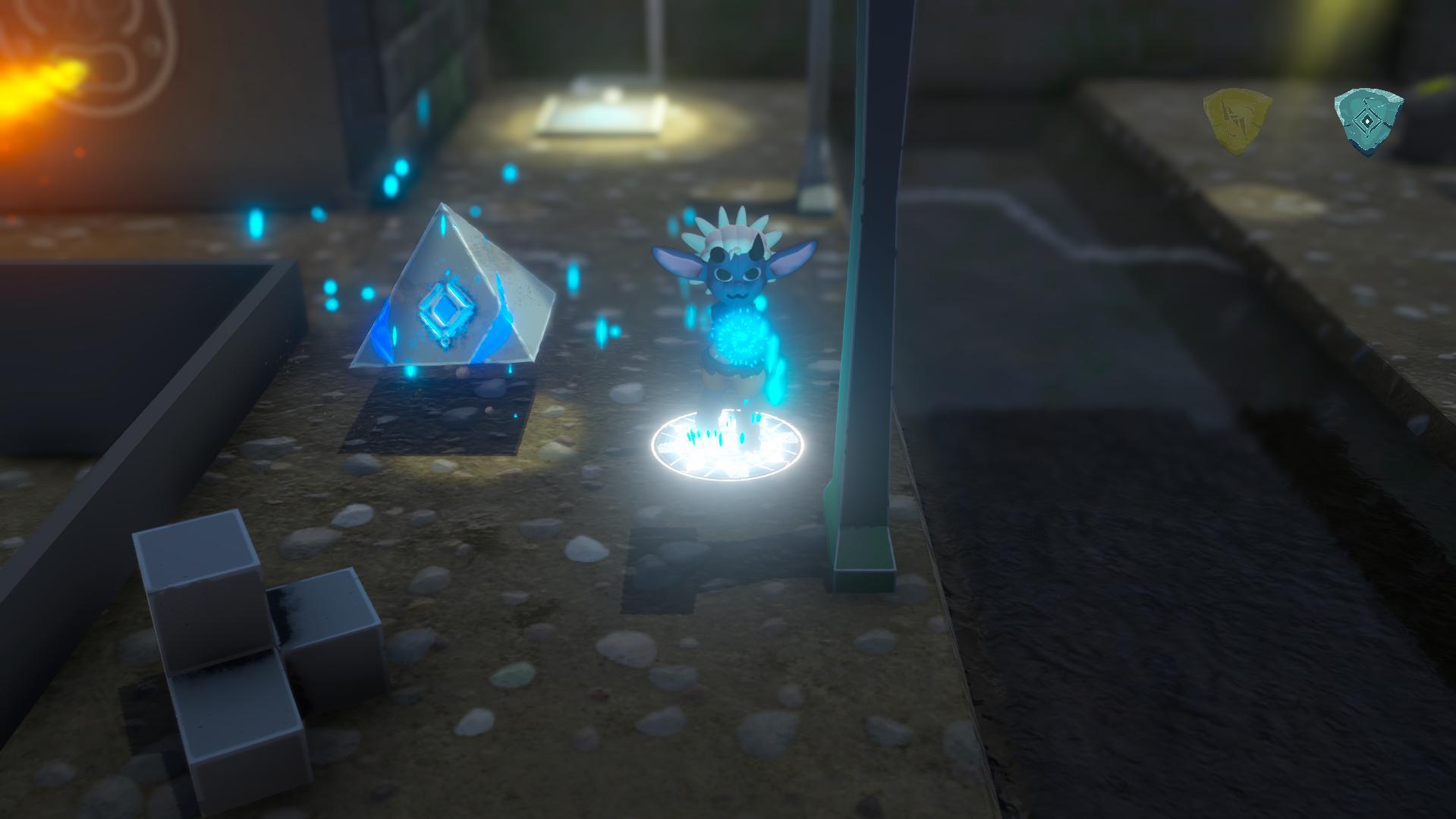The height and width of the screenshot is (819, 1456).
Task: Click the diamond rune on the pyramid
Action: tap(448, 312)
